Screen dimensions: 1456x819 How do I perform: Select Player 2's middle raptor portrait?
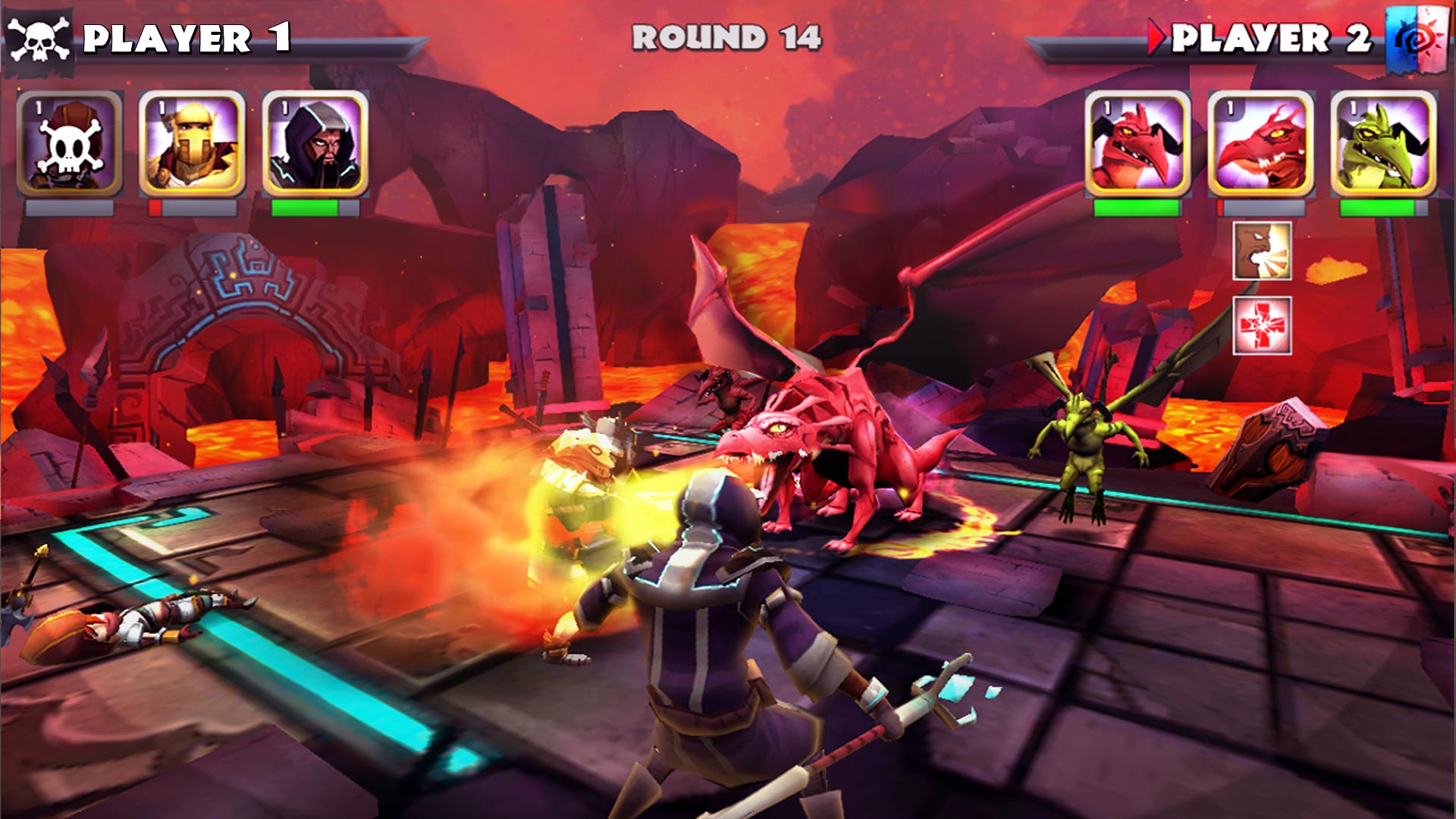tap(1263, 143)
